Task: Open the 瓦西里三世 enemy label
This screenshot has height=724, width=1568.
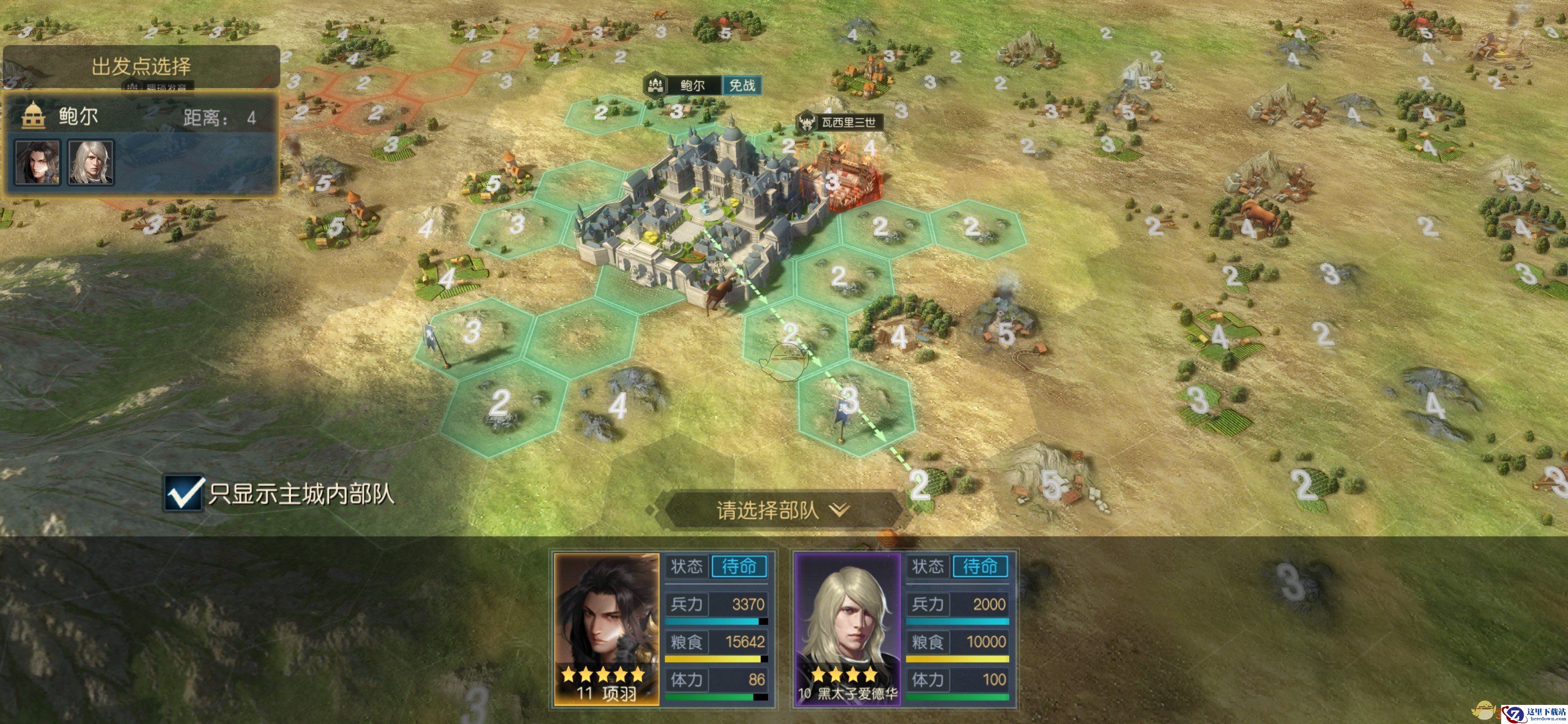Action: pyautogui.click(x=847, y=122)
